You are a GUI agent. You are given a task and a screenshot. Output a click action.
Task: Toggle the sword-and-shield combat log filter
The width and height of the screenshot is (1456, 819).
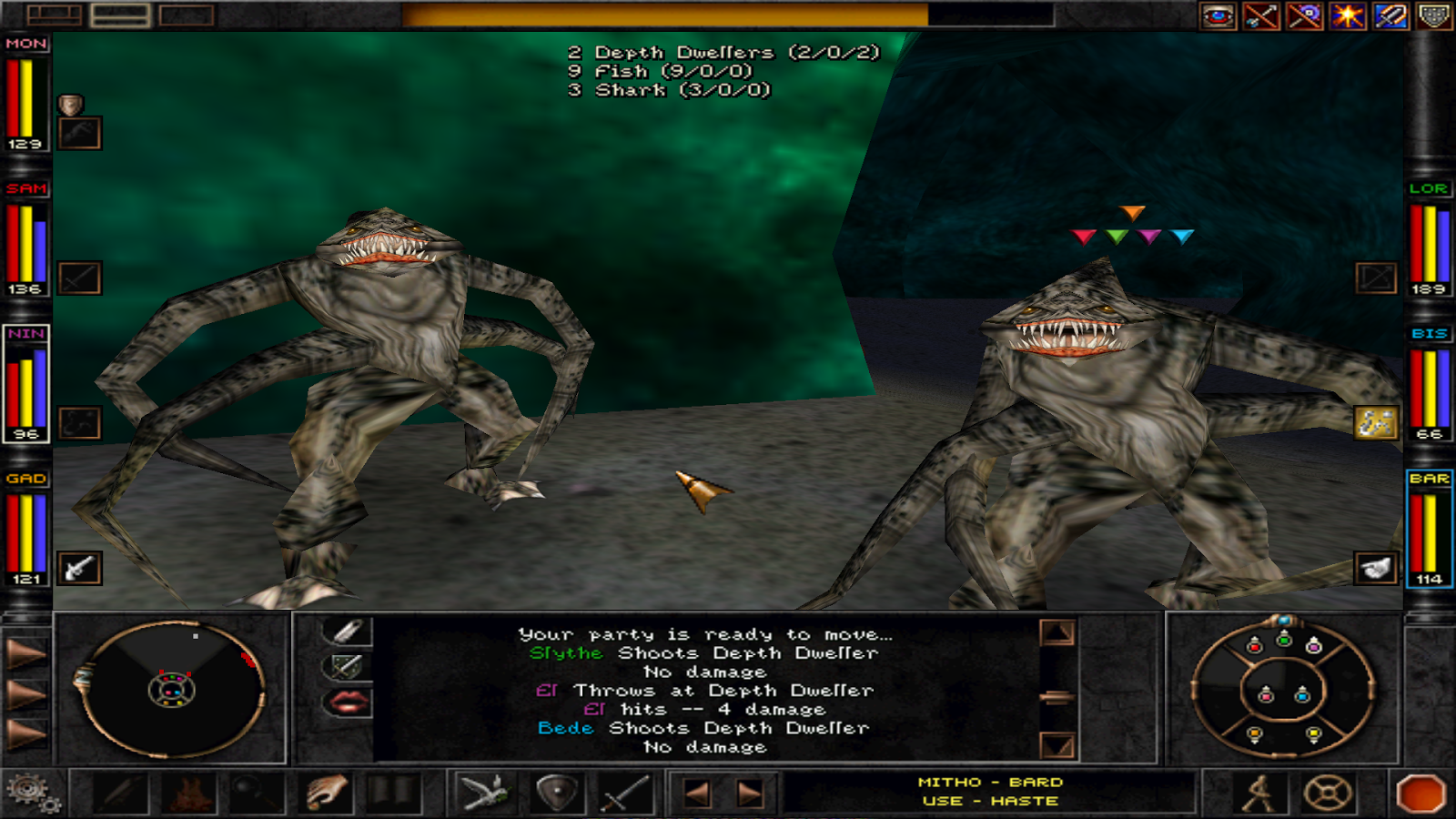coord(349,665)
